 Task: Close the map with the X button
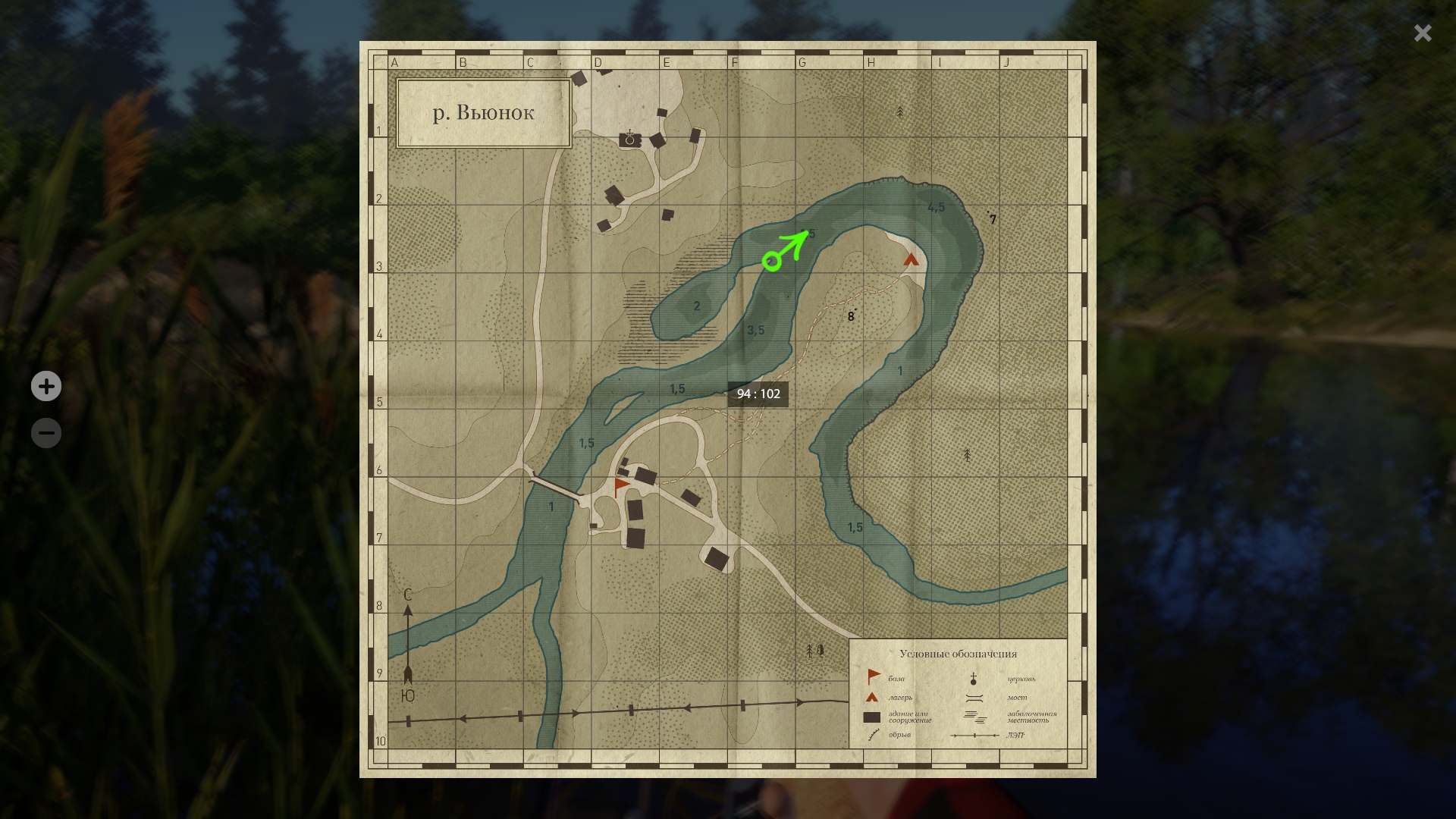click(x=1423, y=33)
